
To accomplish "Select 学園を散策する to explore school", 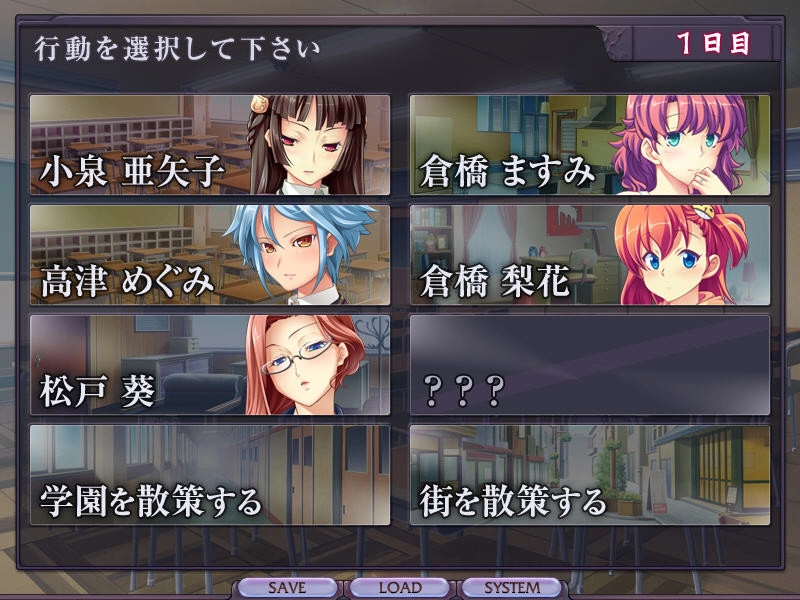I will (x=210, y=475).
